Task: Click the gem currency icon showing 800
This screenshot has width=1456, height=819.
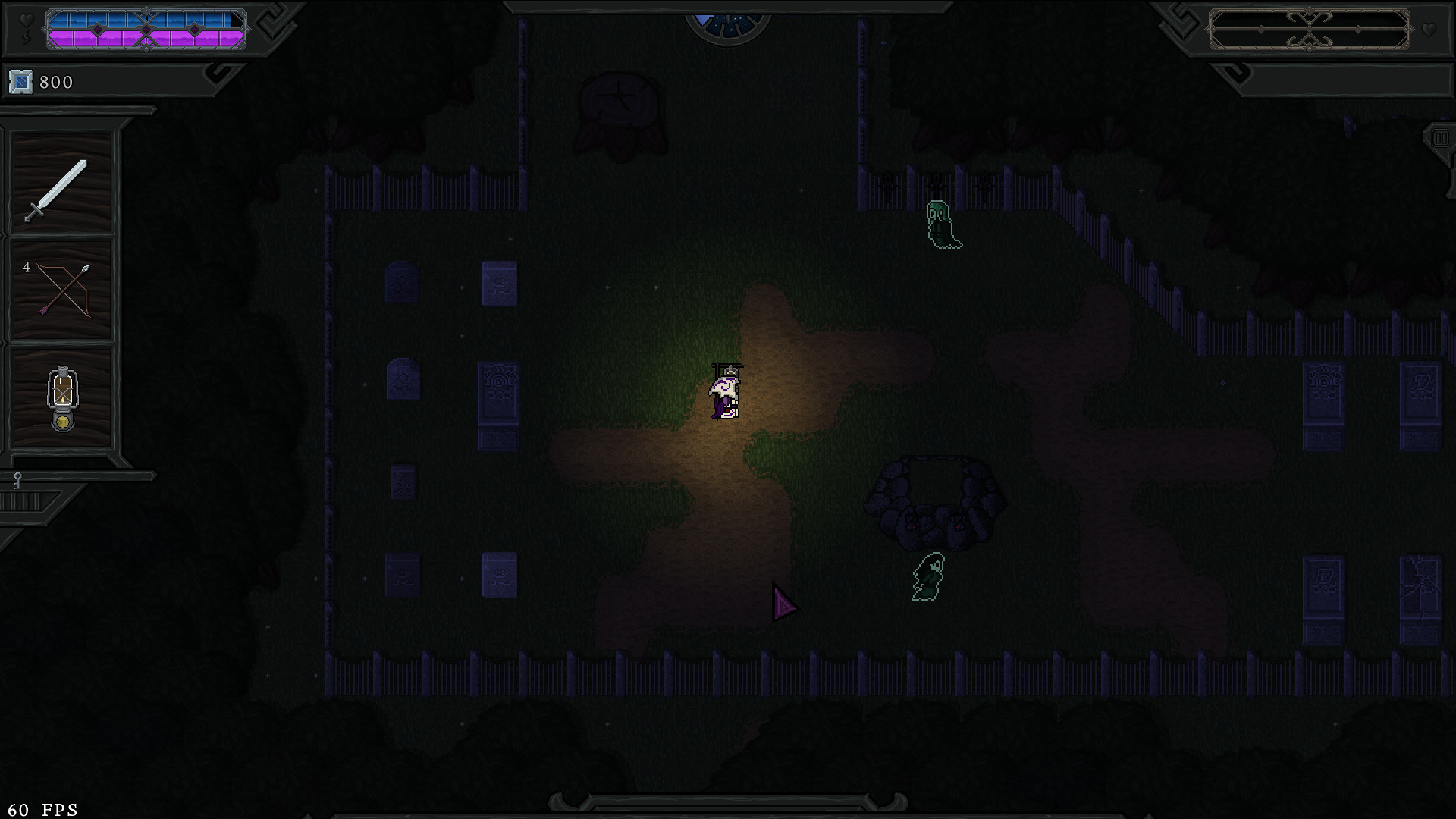Action: [20, 81]
